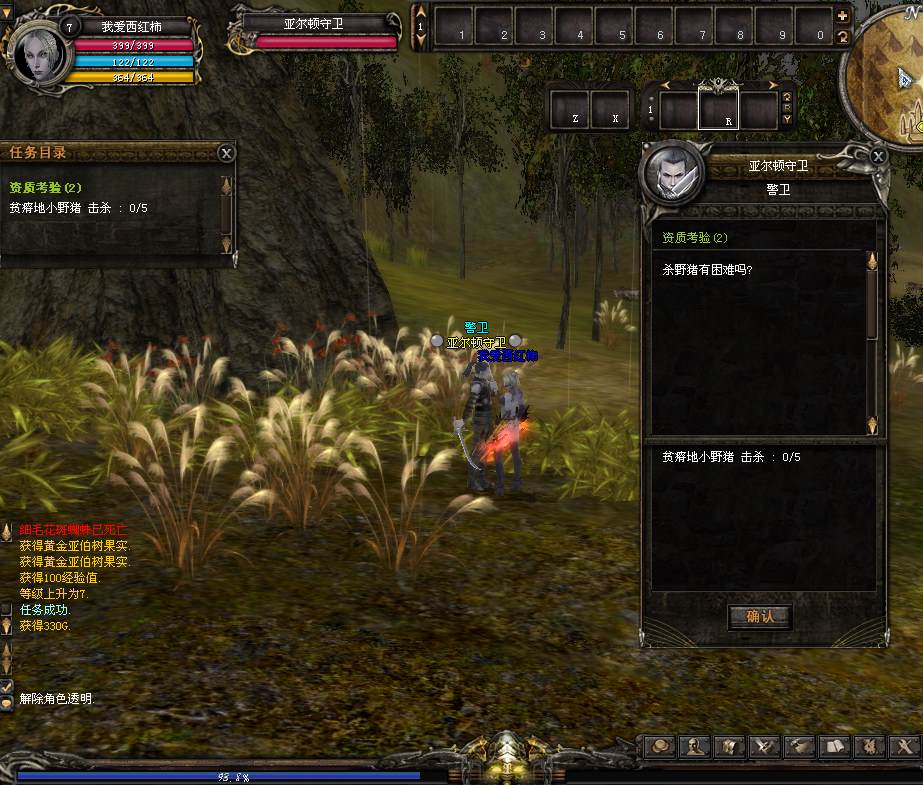Close the 任务目录 quest list panel
923x785 pixels.
coord(227,152)
